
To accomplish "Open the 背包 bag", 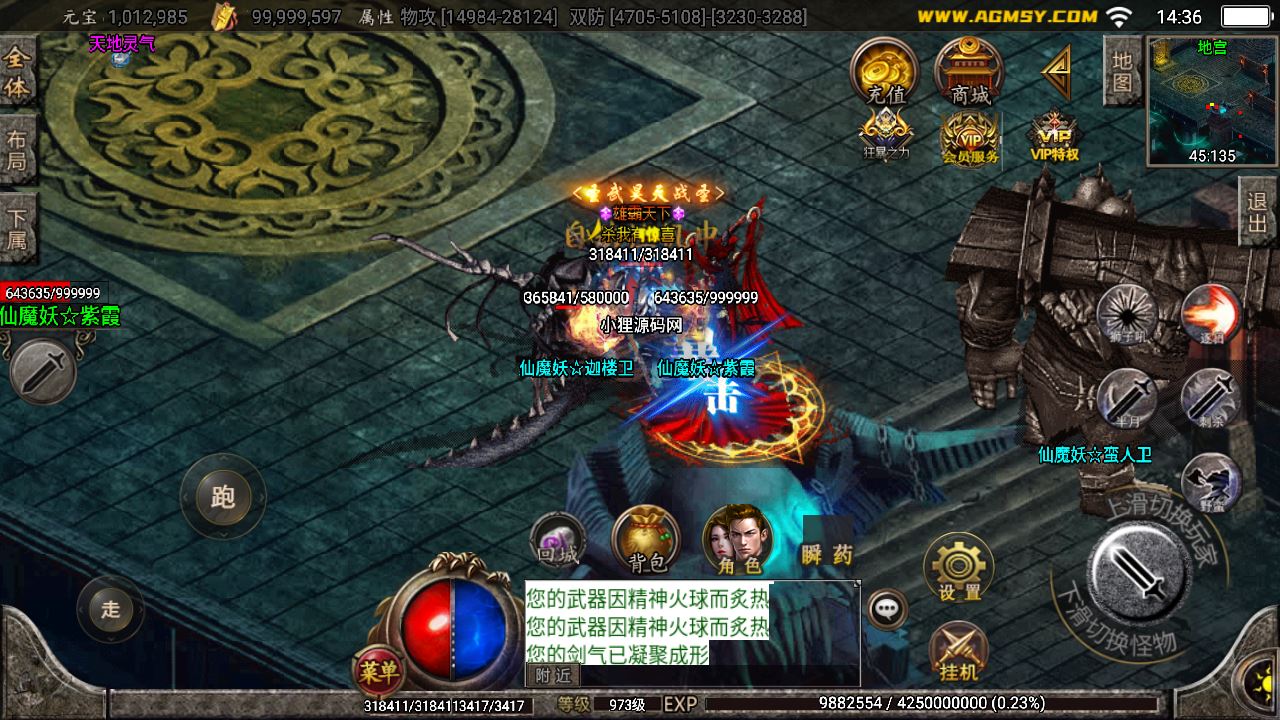I will pyautogui.click(x=646, y=540).
